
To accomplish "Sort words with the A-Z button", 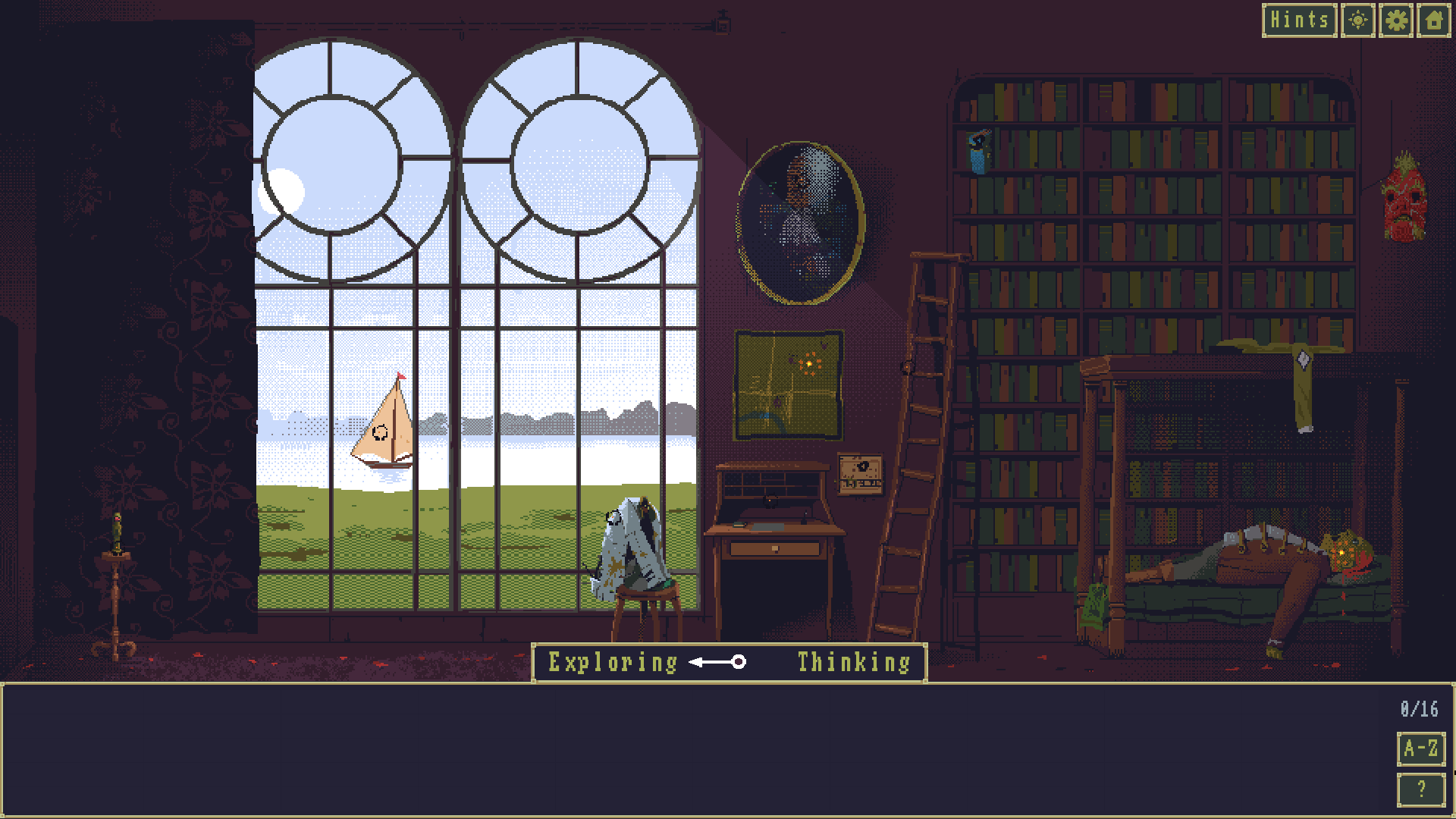I will coord(1420,749).
